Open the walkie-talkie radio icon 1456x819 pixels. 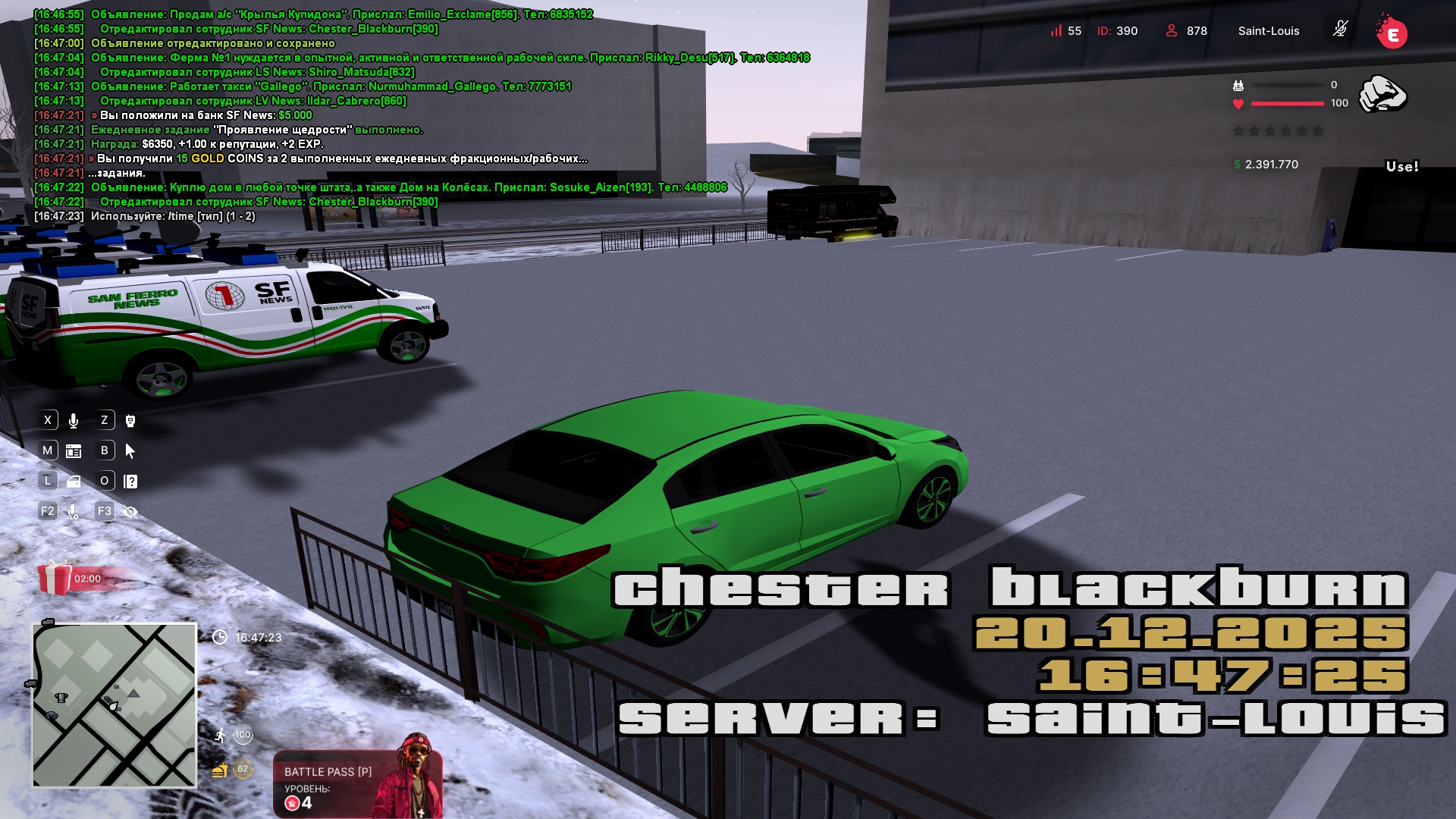tap(130, 421)
